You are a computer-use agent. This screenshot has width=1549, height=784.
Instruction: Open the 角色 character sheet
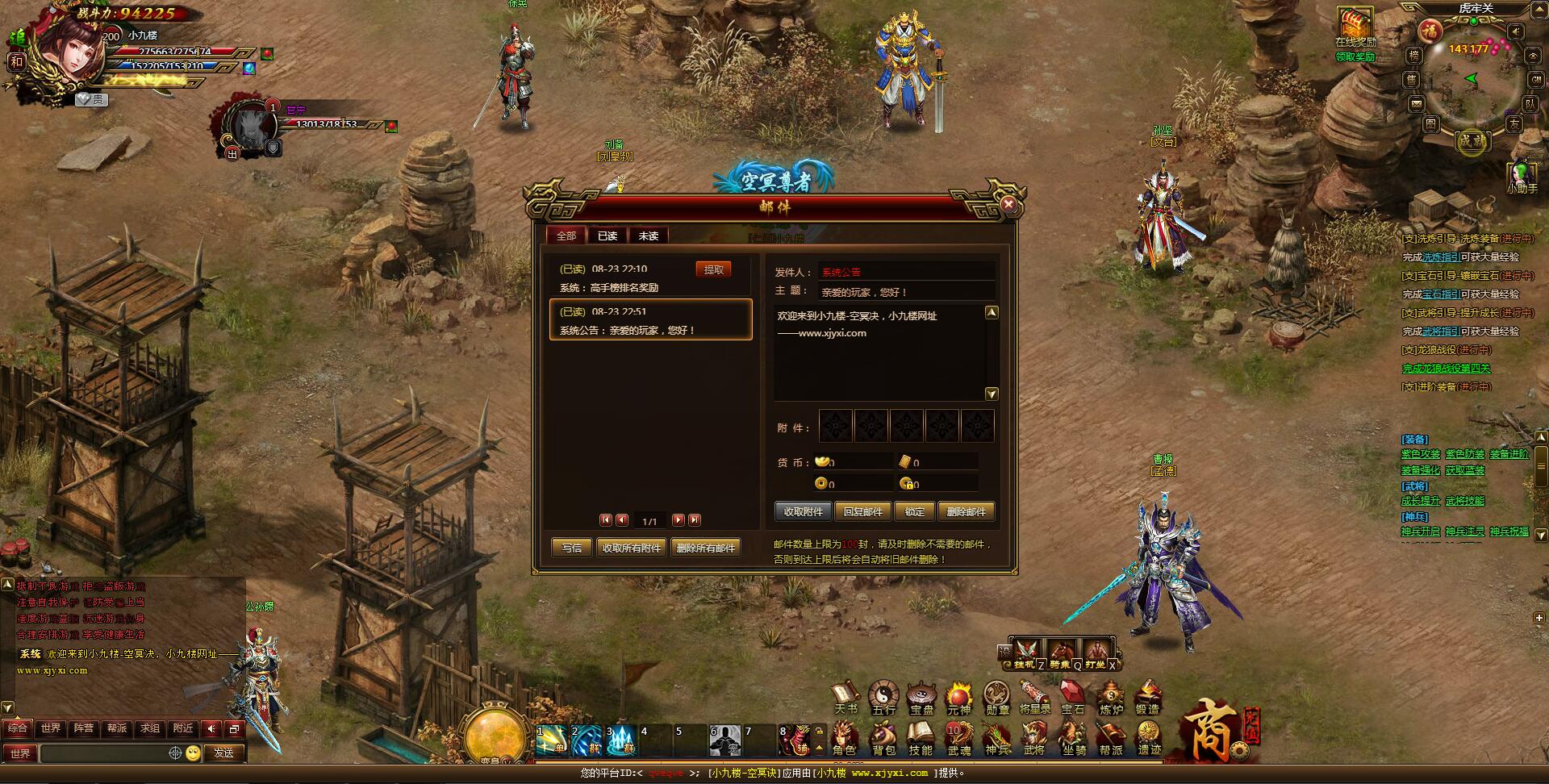point(844,738)
